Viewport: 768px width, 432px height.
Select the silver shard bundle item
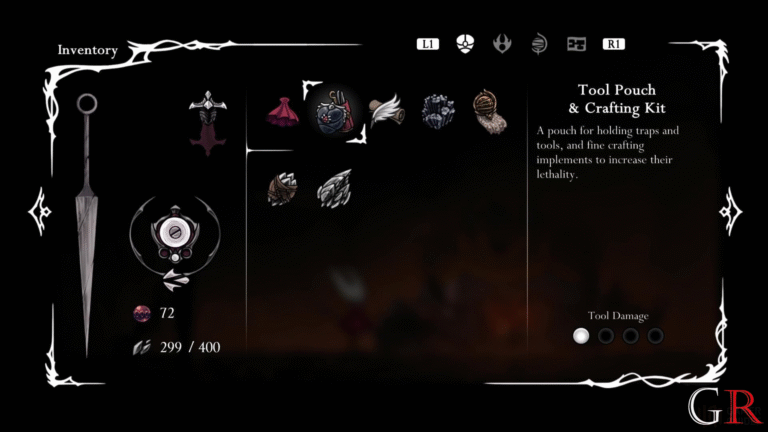[x=333, y=188]
